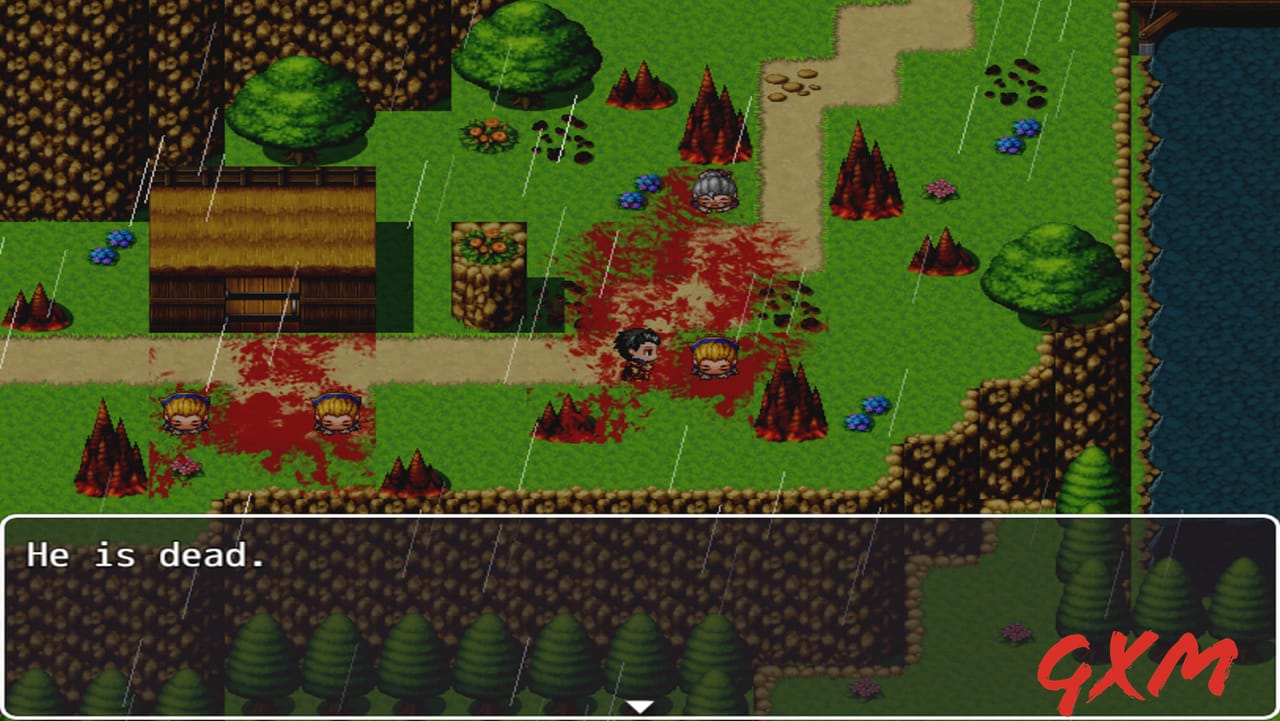
Task: Click the orange flower bush on the pillar
Action: pos(487,243)
